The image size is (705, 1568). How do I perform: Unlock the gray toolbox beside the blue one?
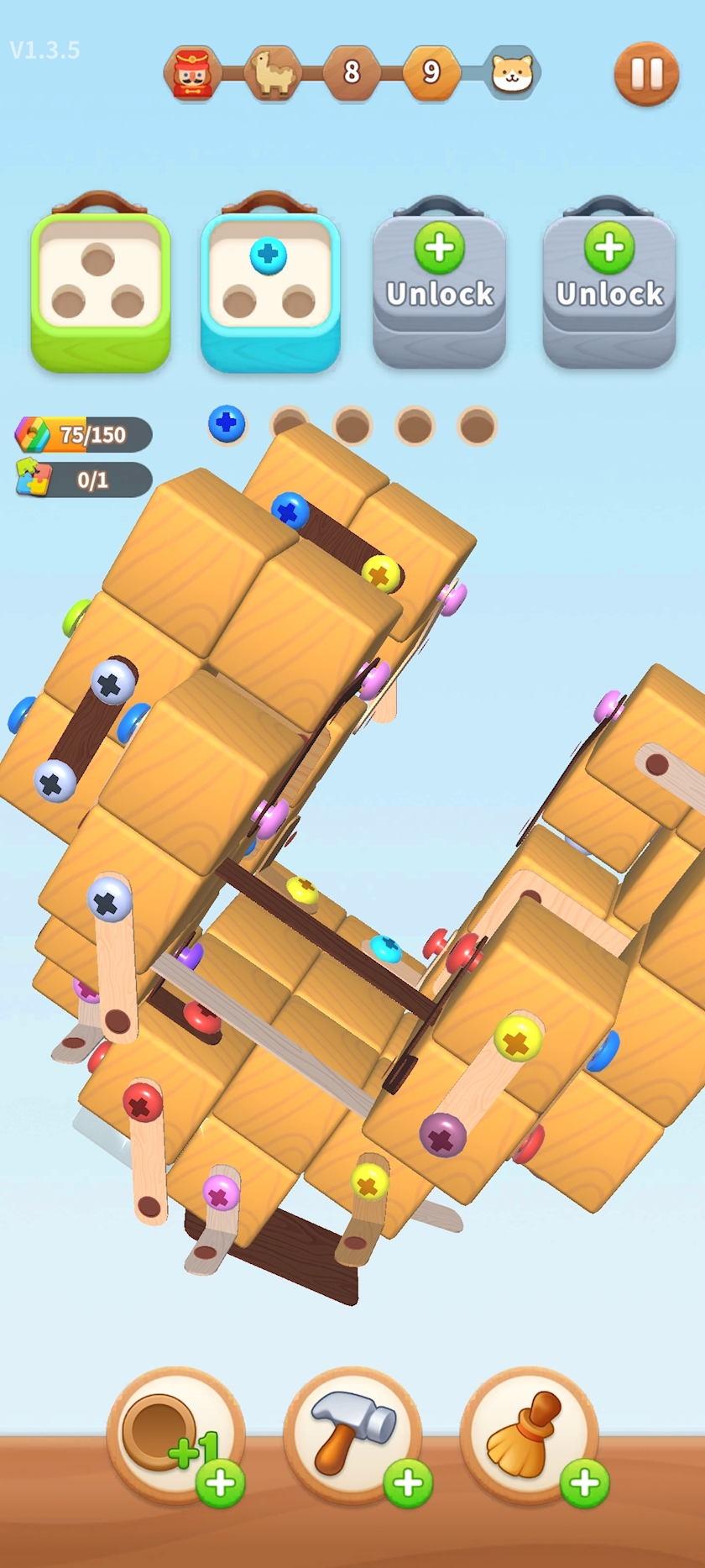439,283
